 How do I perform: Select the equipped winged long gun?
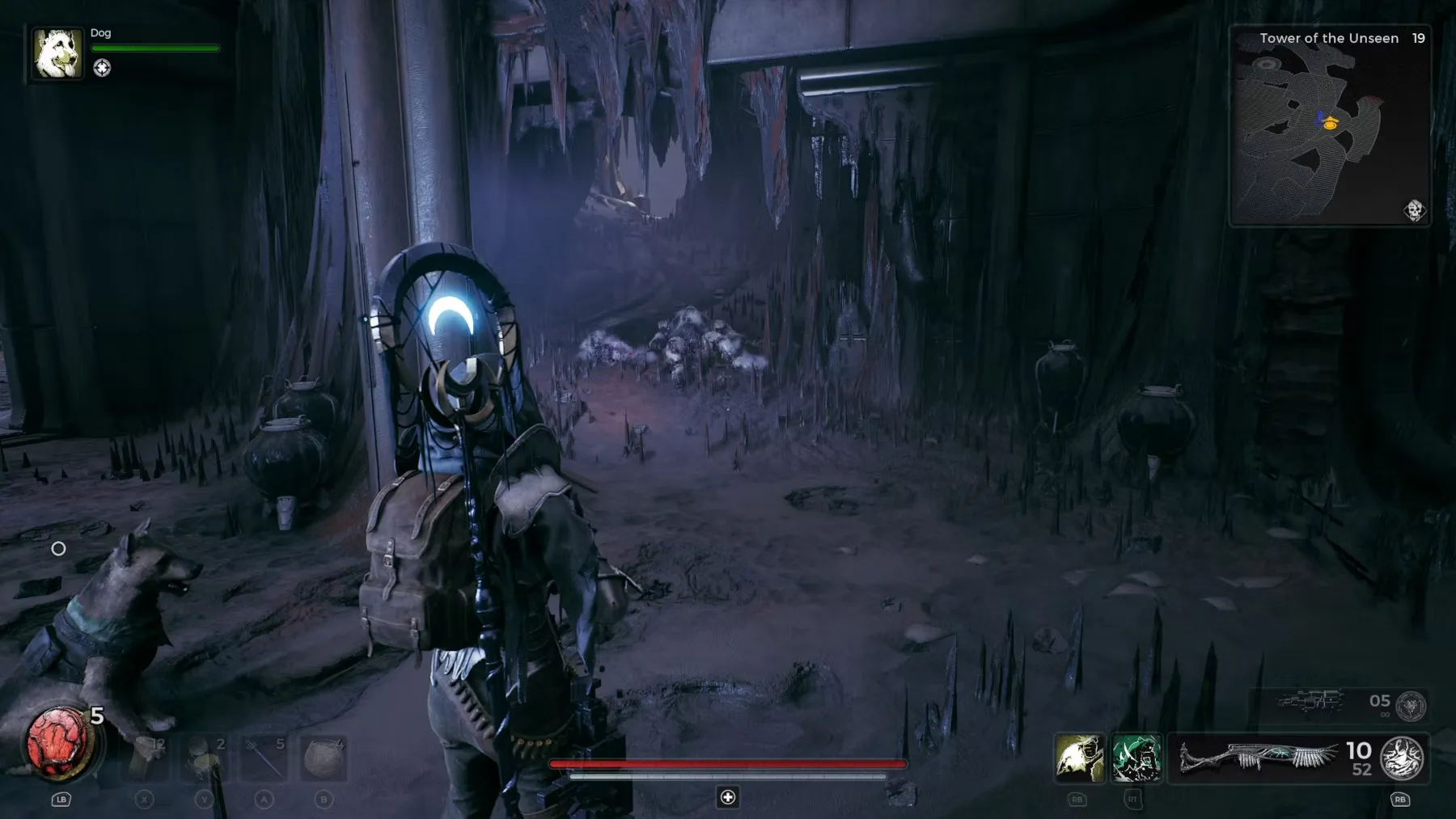pos(1259,758)
